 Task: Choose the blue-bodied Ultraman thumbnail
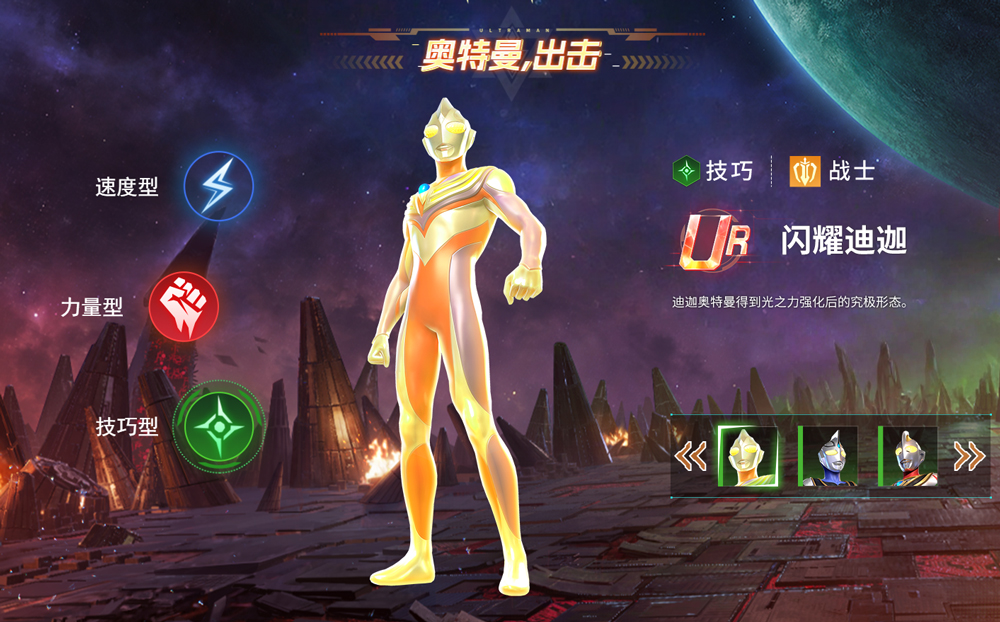click(828, 456)
